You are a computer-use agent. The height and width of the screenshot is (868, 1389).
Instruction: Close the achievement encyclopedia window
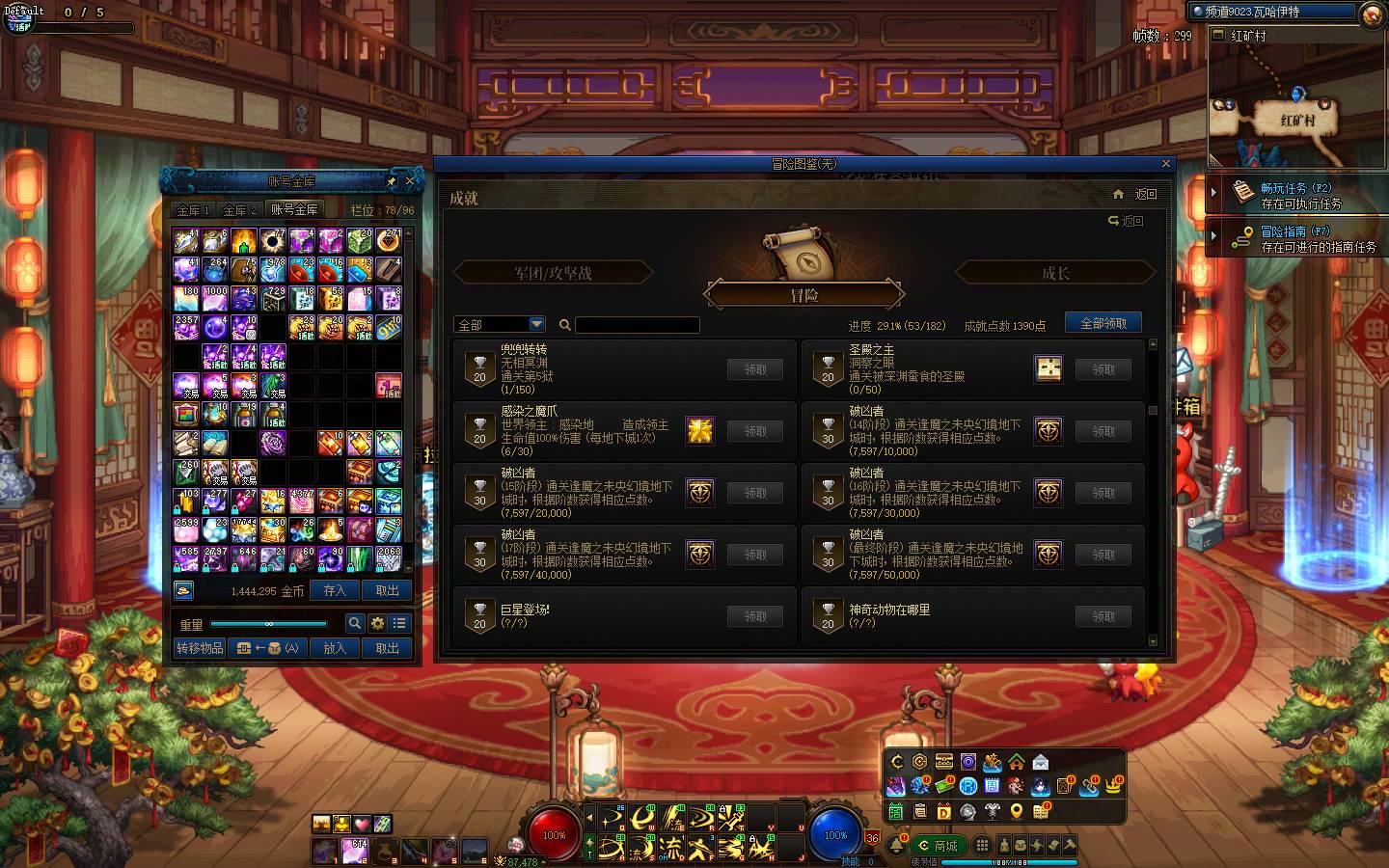(x=1165, y=164)
